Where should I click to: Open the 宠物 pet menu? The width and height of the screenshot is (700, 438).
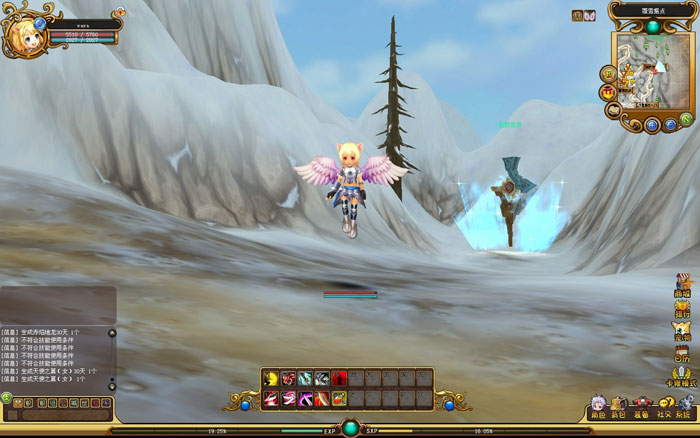pos(683,330)
